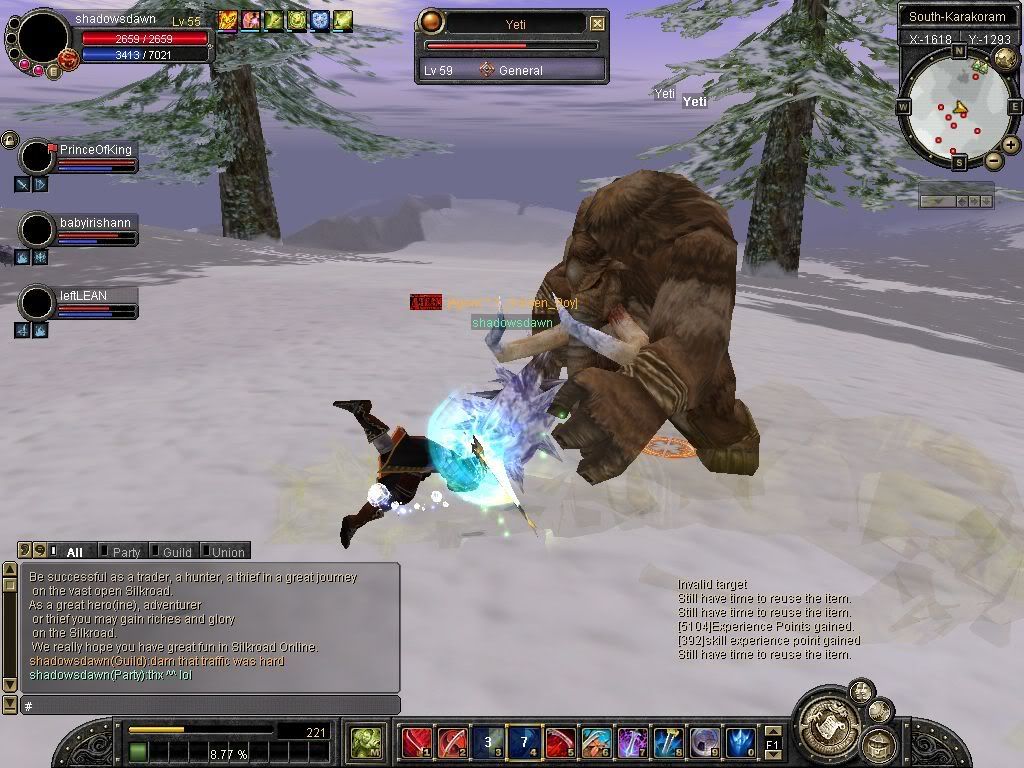
Task: Click the circular minimap
Action: tap(957, 104)
